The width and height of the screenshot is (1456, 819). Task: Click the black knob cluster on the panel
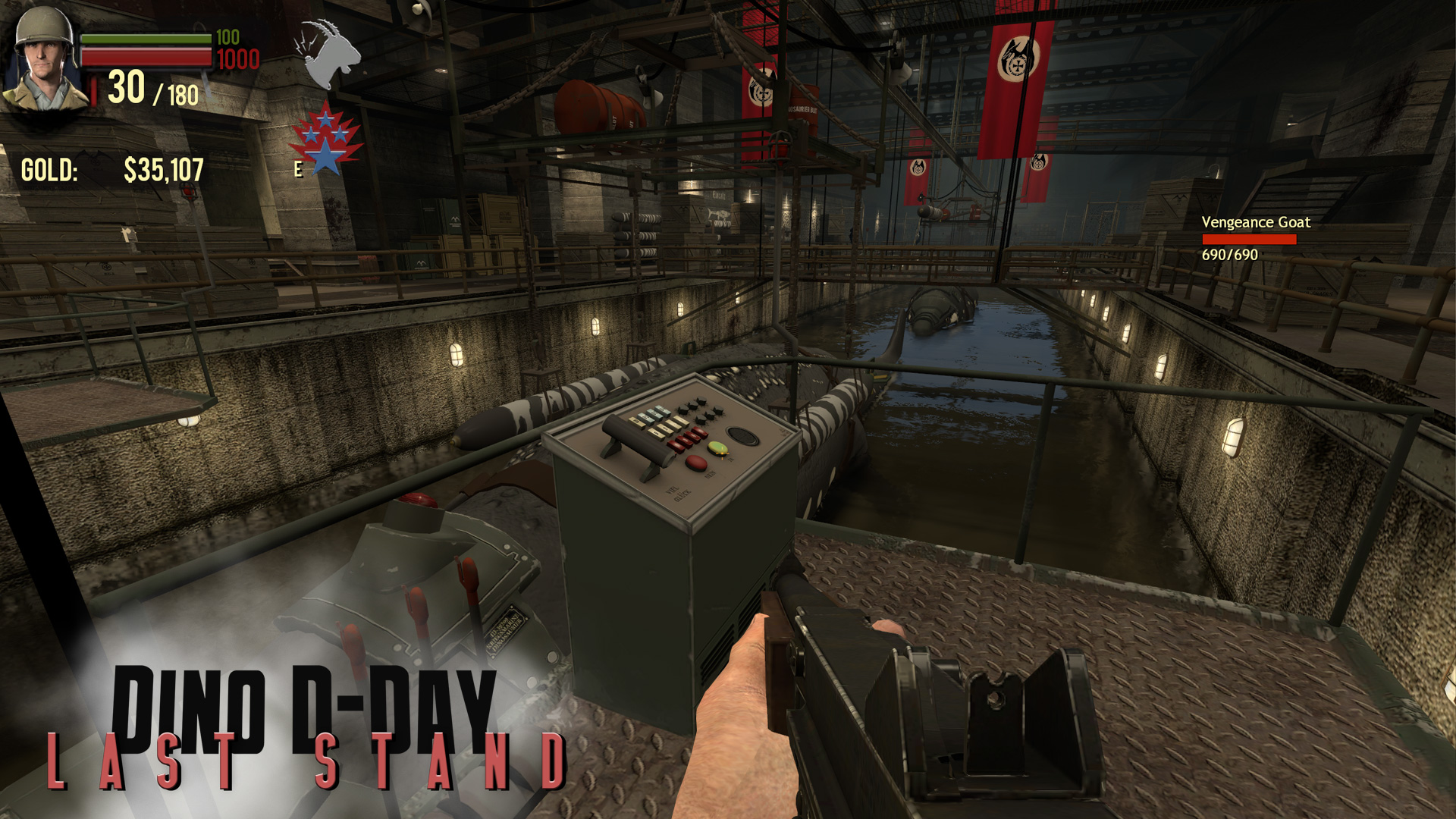(700, 409)
